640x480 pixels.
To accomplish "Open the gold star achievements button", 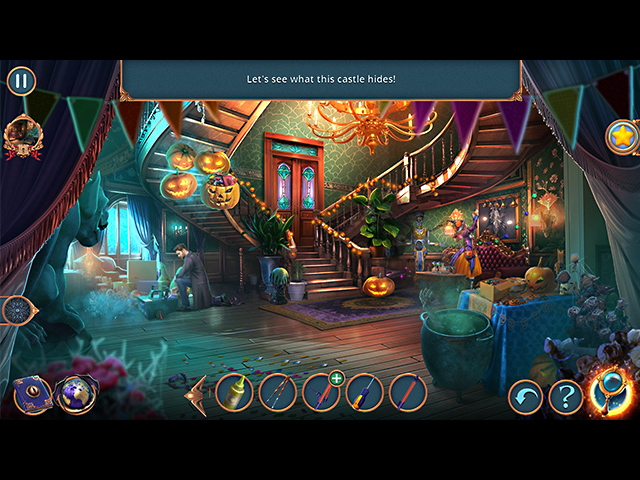I will (622, 137).
